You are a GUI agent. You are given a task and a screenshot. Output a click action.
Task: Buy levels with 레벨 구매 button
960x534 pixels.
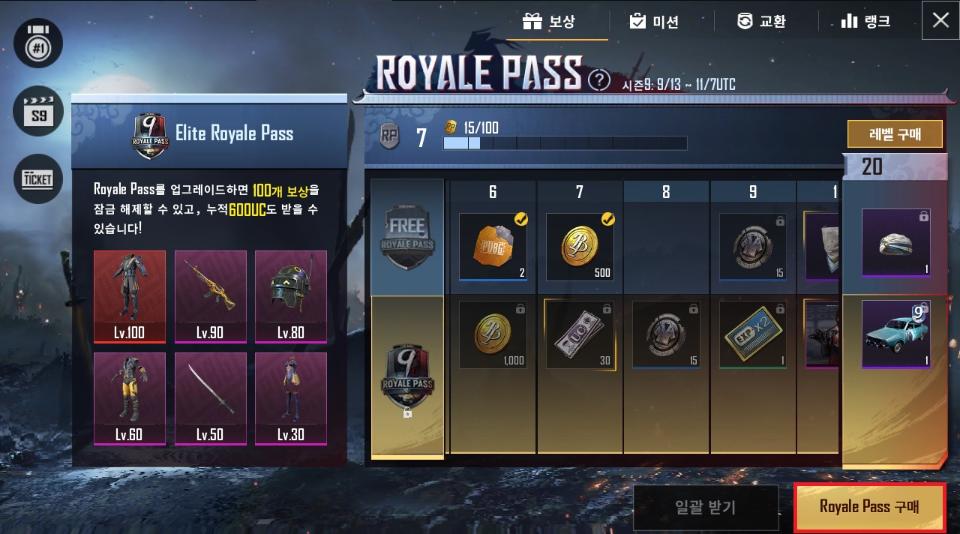pyautogui.click(x=895, y=134)
